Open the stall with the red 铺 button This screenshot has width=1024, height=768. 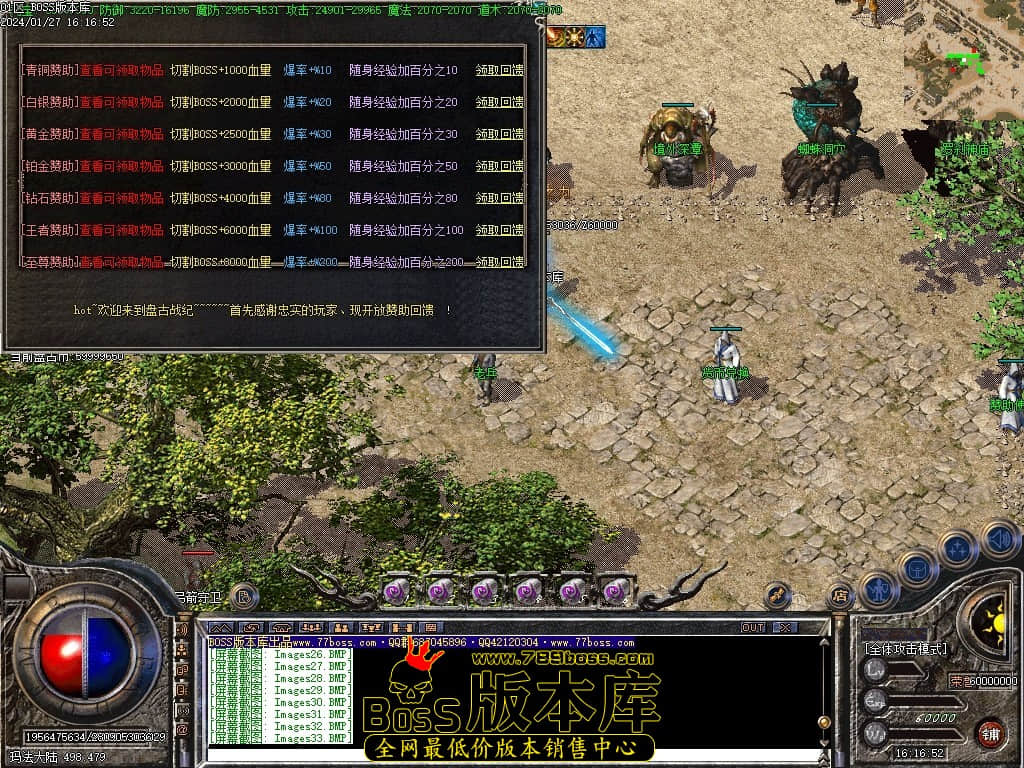(x=990, y=733)
